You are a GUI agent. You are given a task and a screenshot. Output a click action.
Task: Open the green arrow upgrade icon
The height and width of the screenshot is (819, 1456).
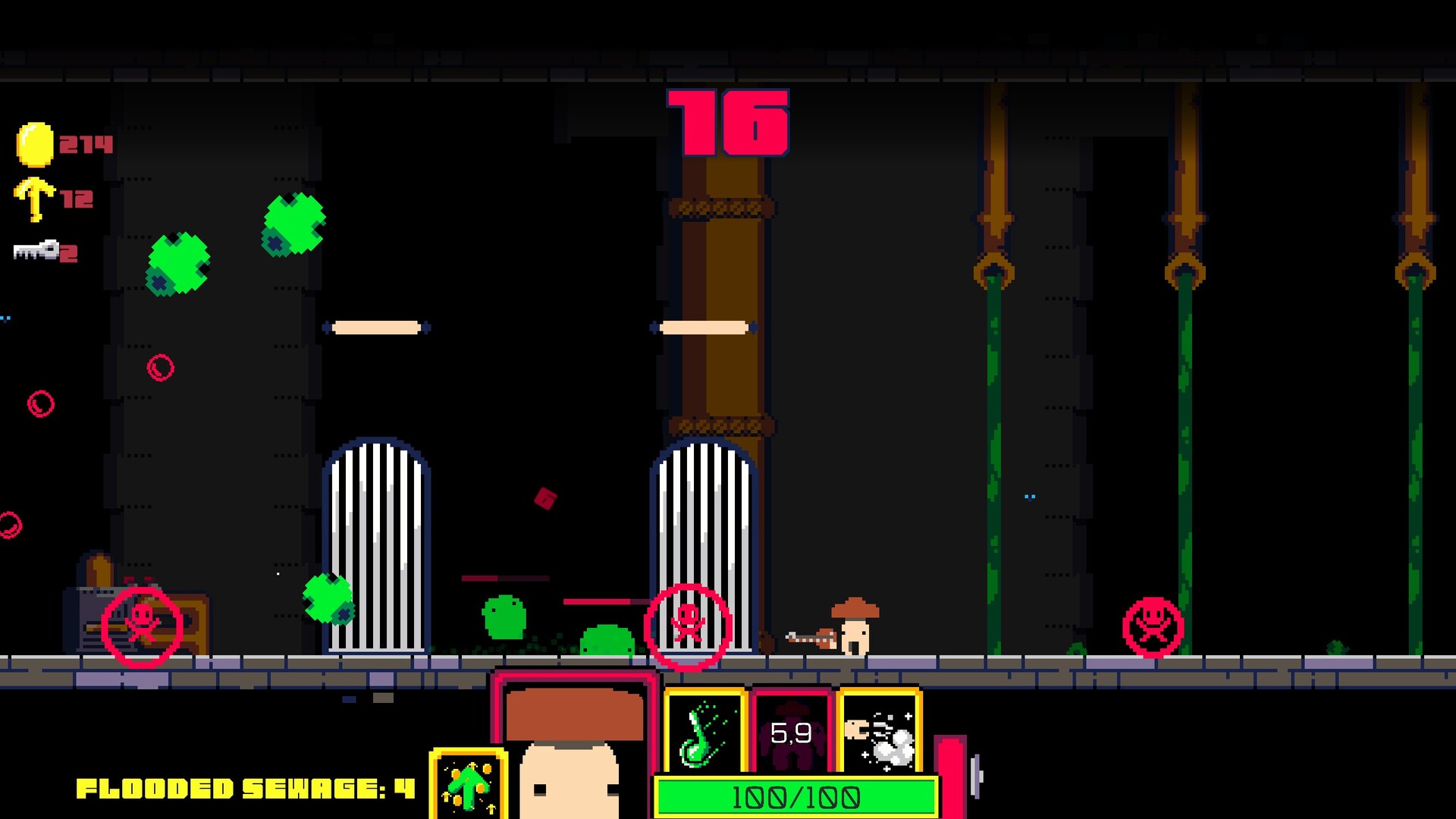468,786
